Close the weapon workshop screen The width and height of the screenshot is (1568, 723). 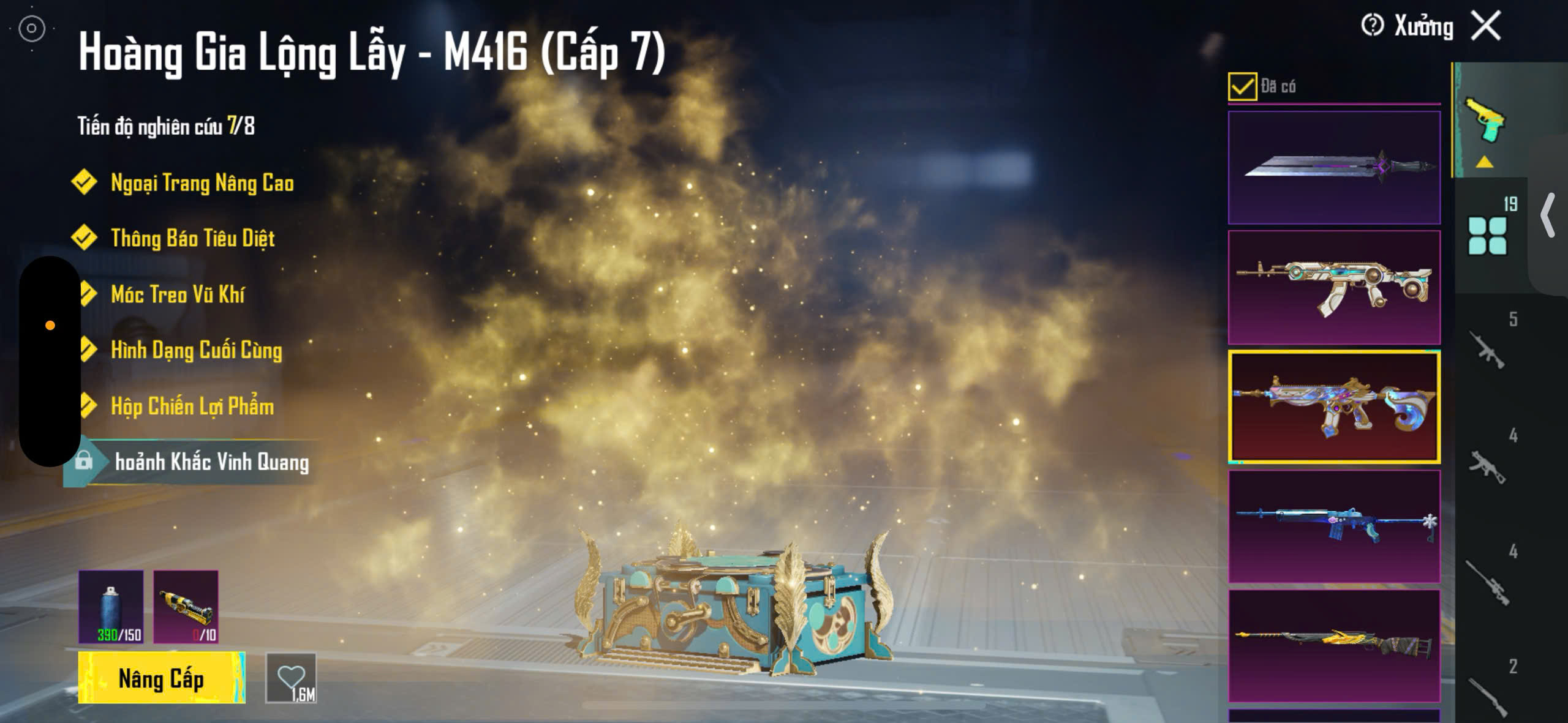[x=1487, y=26]
